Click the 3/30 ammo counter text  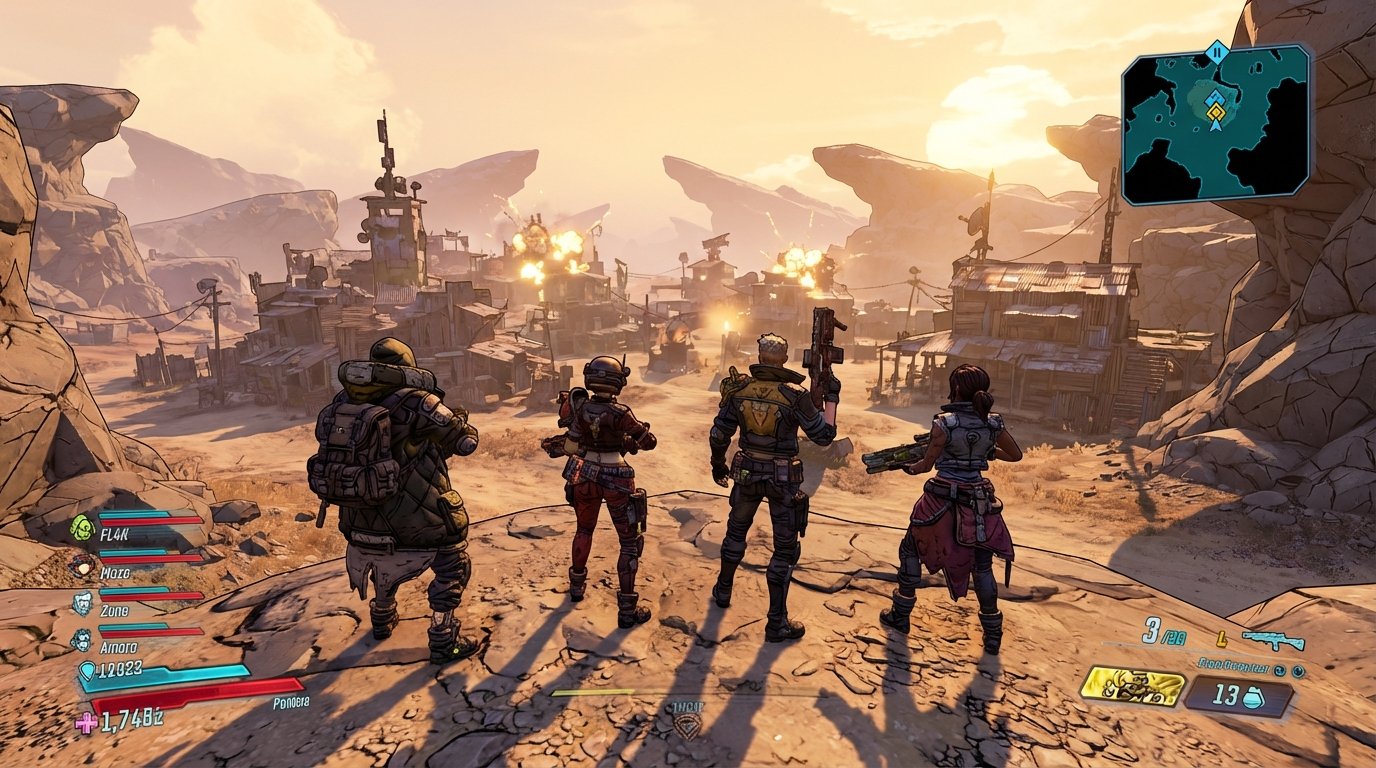(1162, 634)
